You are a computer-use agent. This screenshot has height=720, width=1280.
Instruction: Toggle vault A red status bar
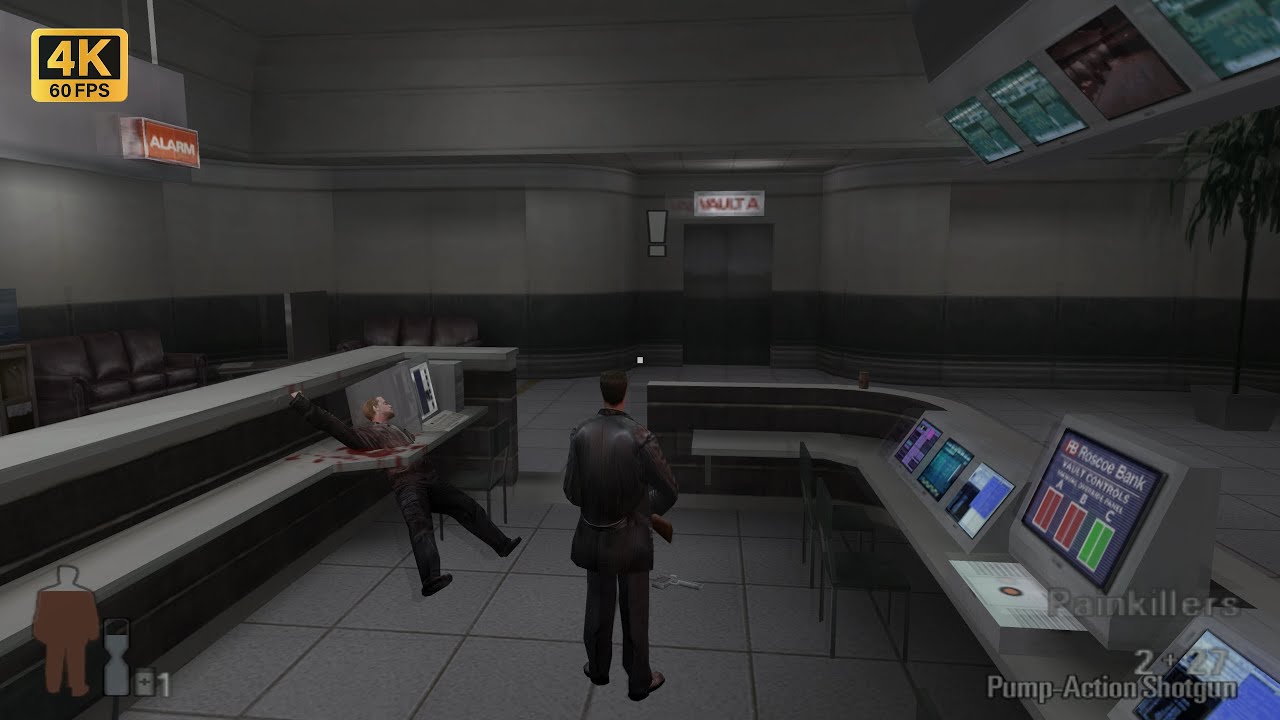click(1048, 510)
